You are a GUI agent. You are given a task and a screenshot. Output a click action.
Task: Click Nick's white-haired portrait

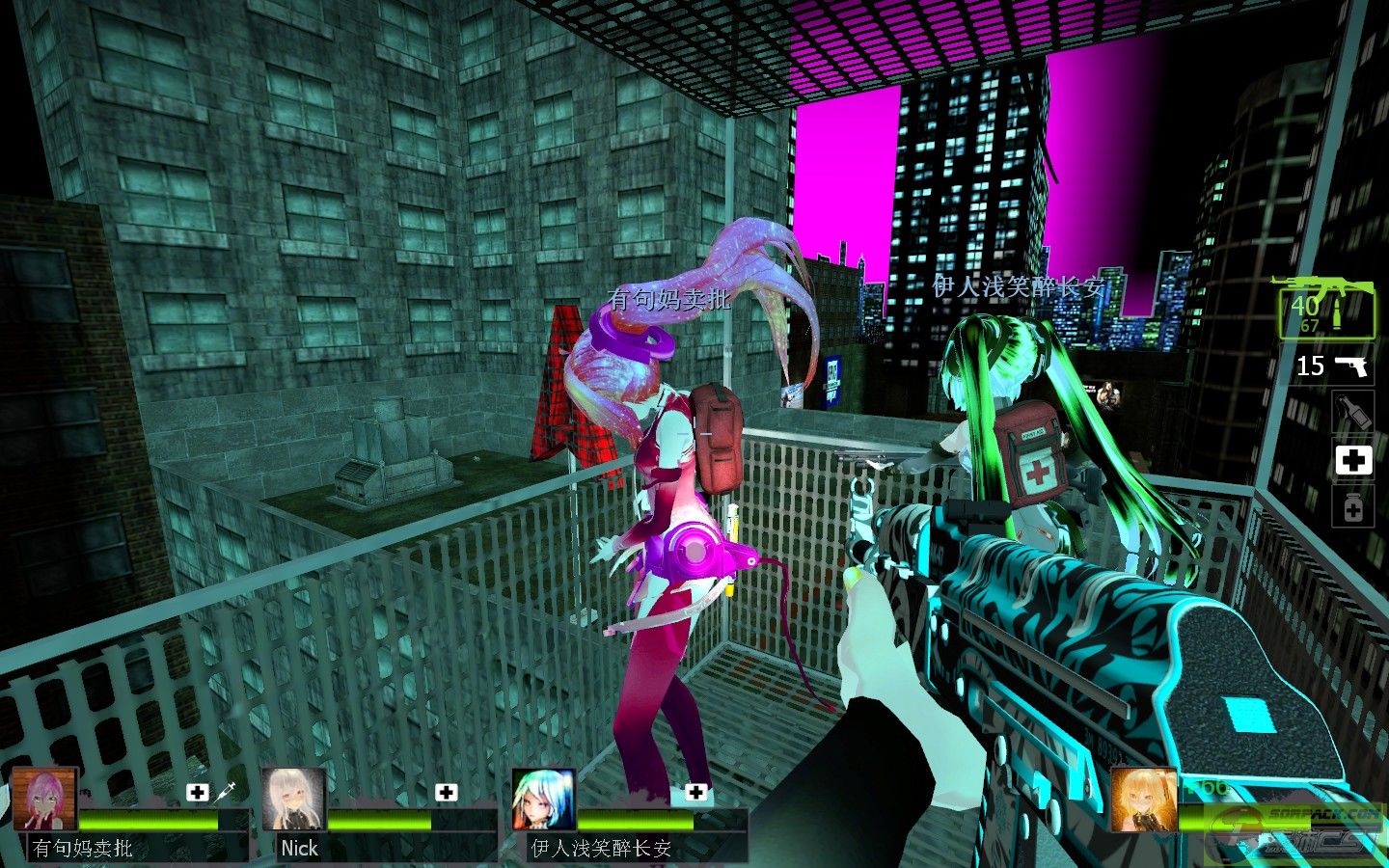click(294, 800)
